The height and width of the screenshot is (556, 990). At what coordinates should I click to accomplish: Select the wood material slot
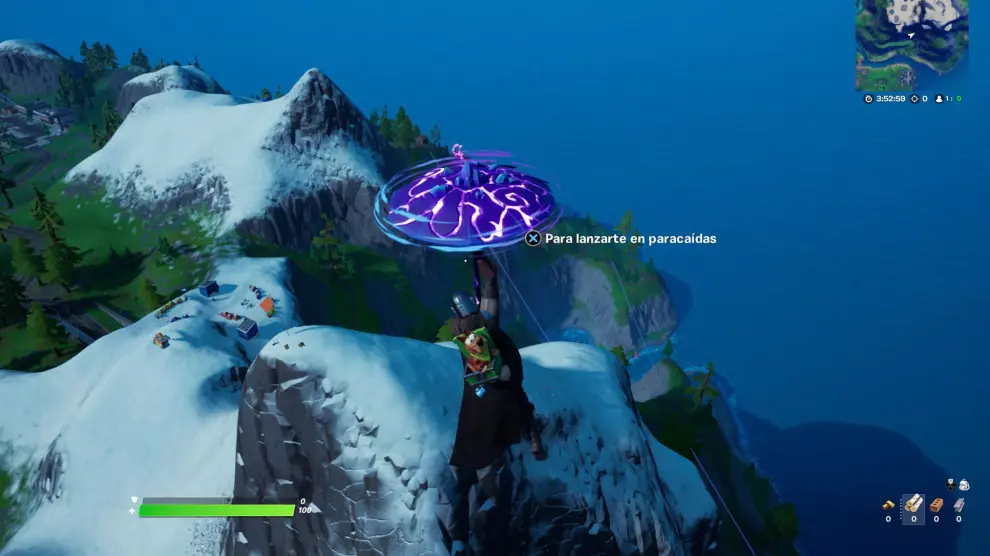coord(913,505)
